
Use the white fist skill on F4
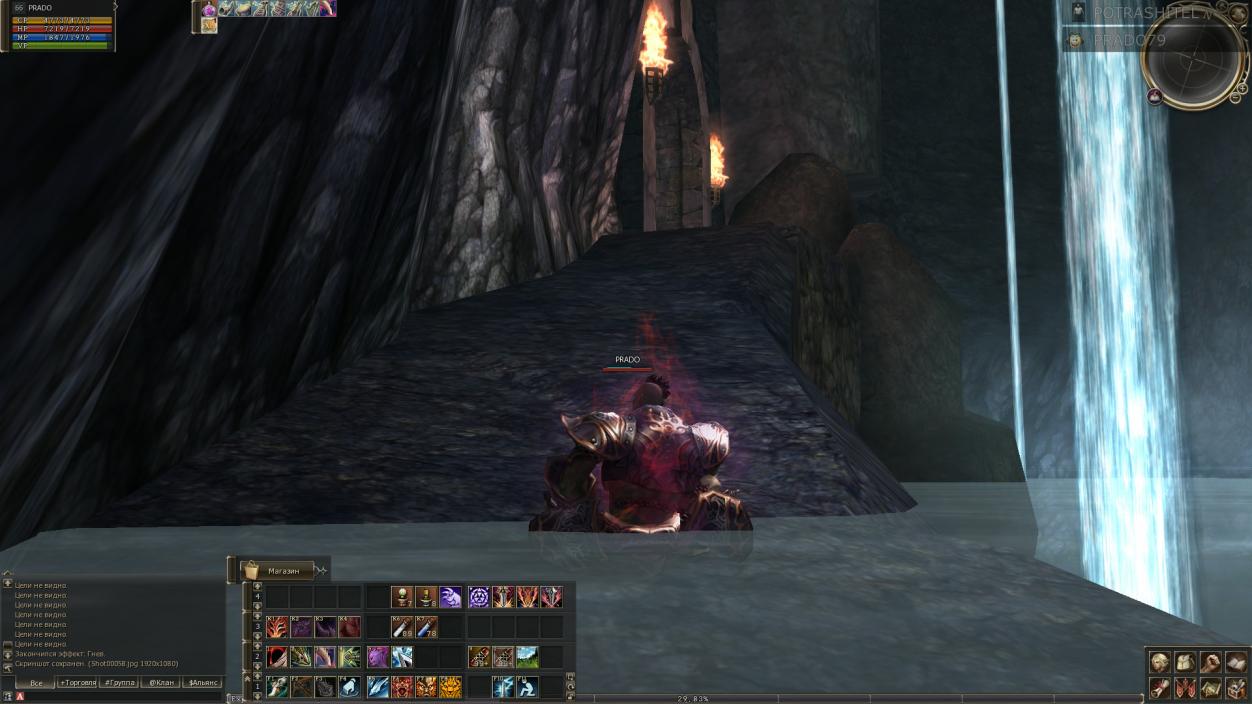(x=350, y=687)
